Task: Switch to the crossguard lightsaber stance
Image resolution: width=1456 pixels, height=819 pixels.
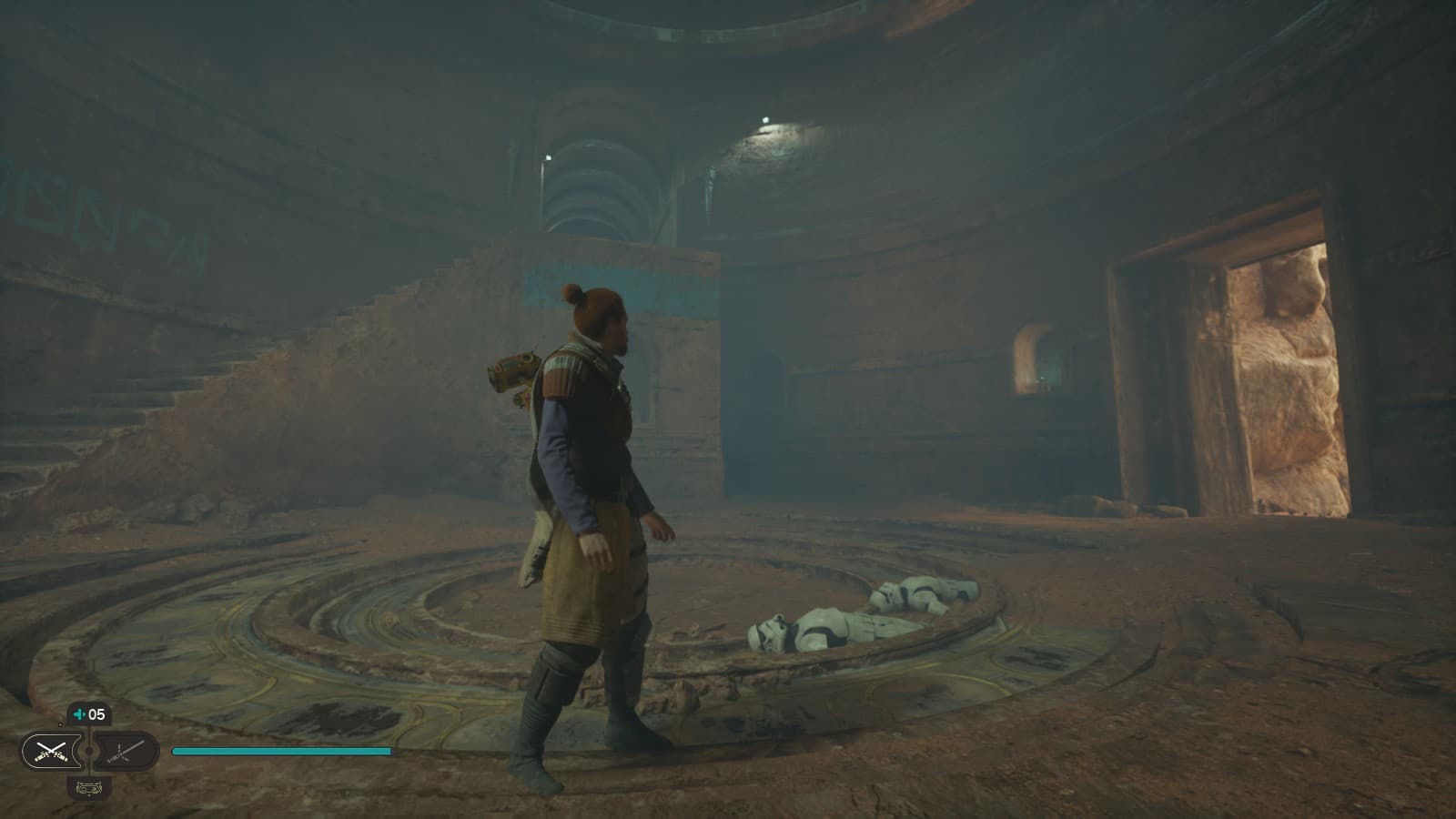Action: [x=126, y=751]
